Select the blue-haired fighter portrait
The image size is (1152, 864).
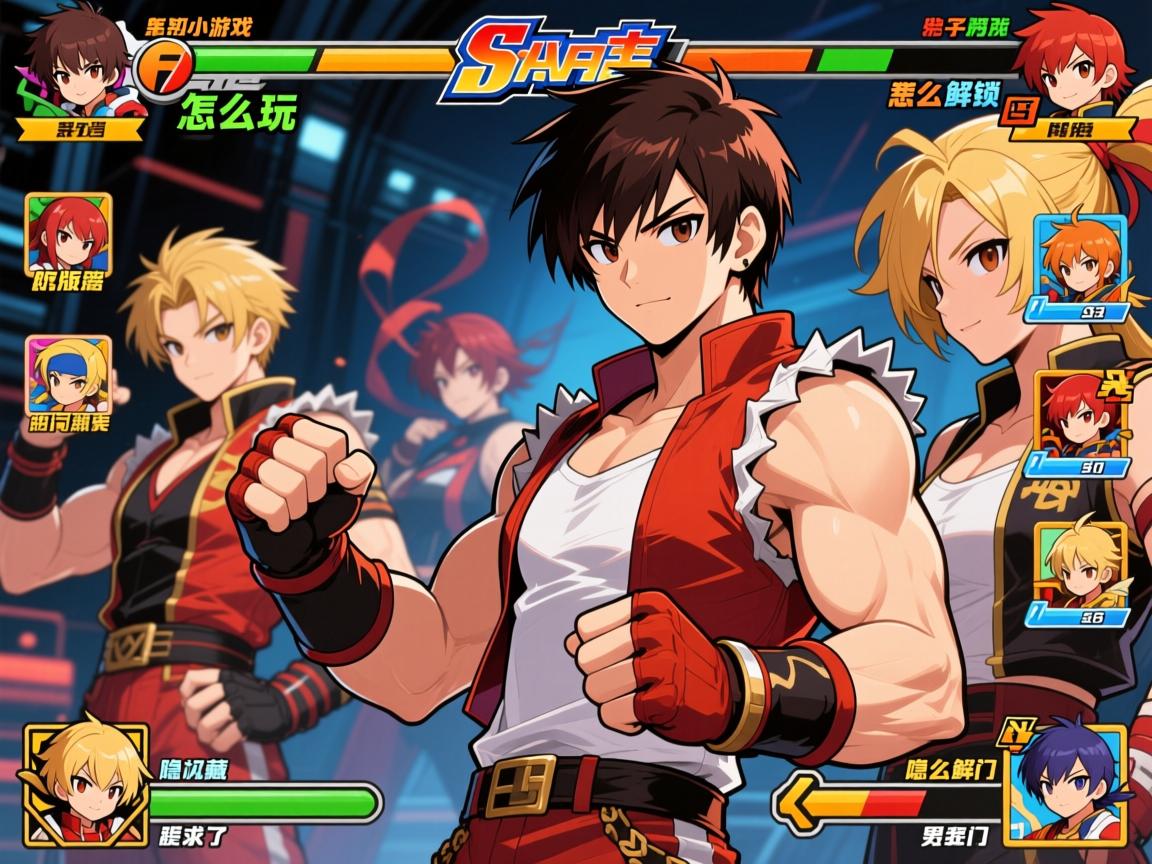point(1067,780)
